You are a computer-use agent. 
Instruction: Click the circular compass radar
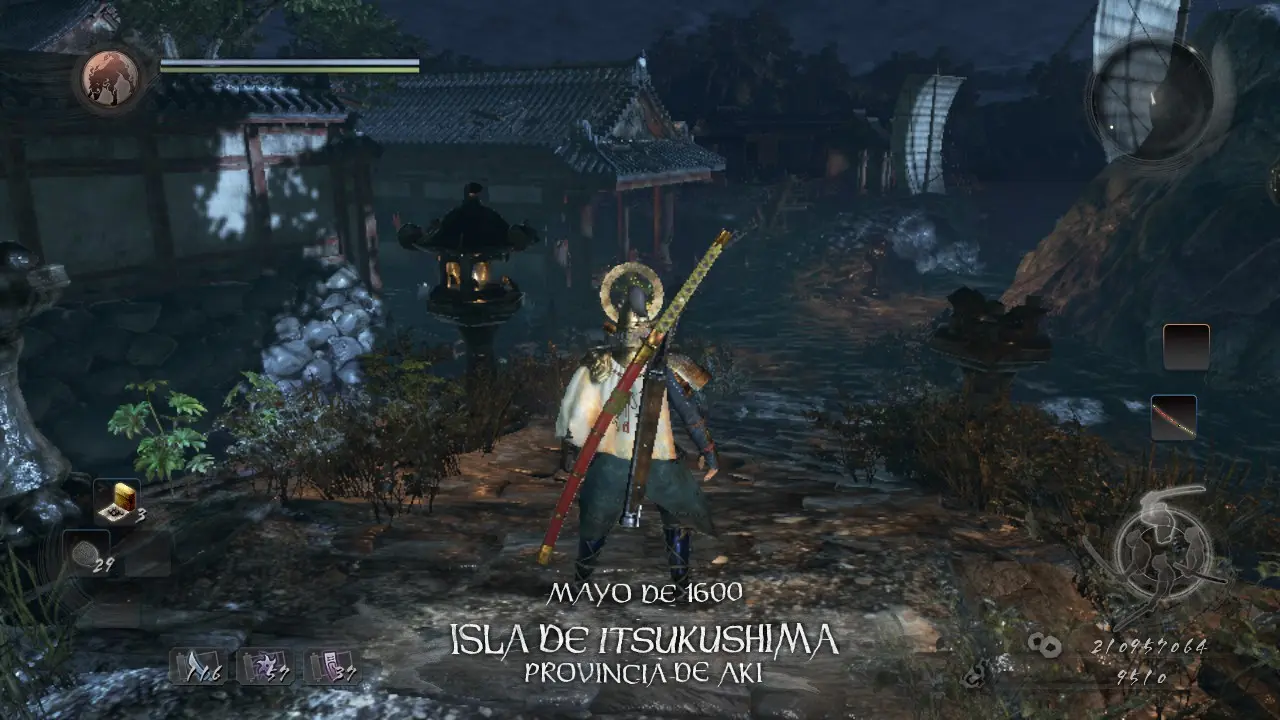pos(1151,99)
